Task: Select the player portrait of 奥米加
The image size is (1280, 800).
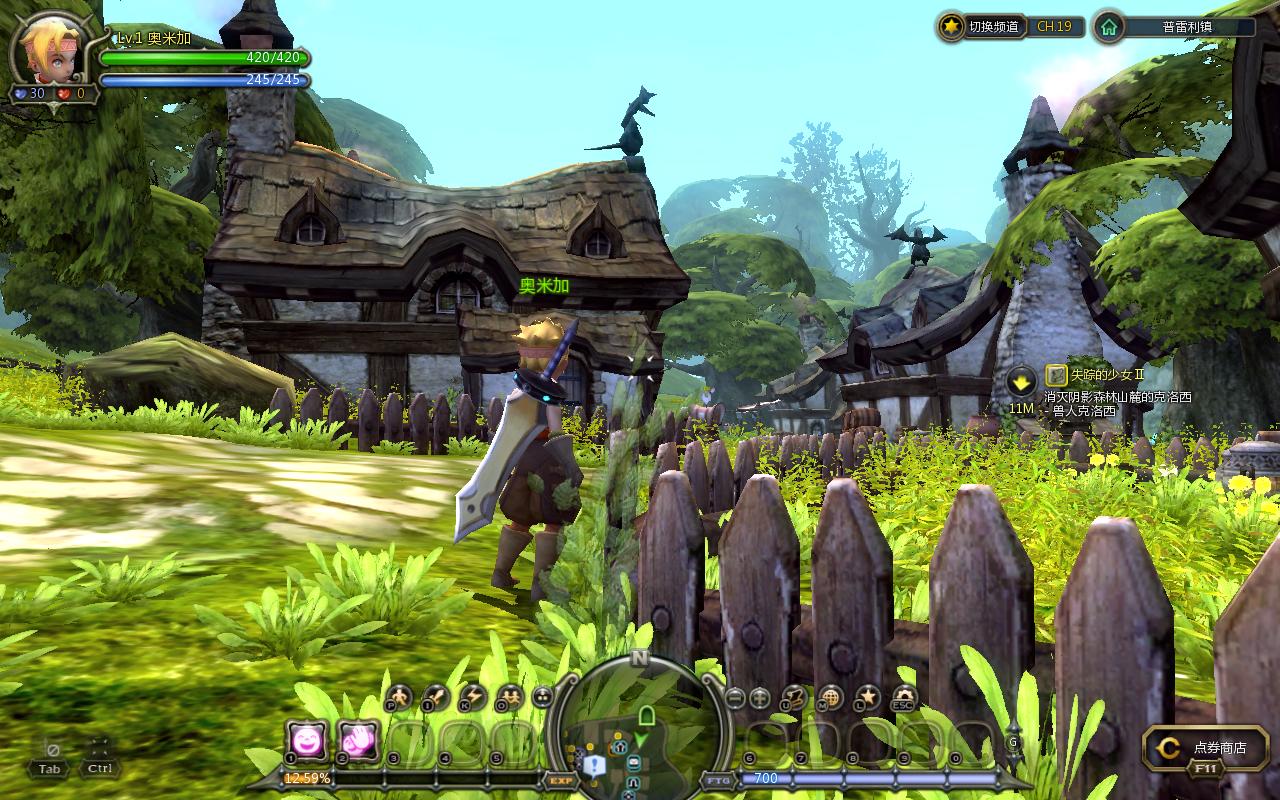Action: [46, 52]
